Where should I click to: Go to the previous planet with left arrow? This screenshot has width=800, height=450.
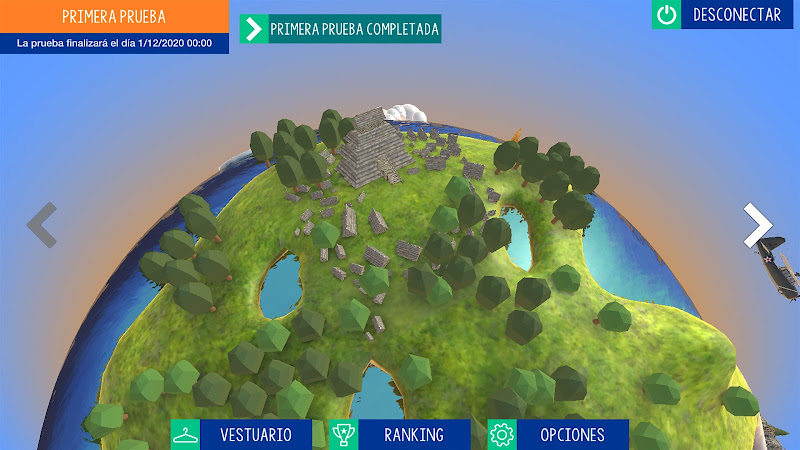[x=41, y=225]
